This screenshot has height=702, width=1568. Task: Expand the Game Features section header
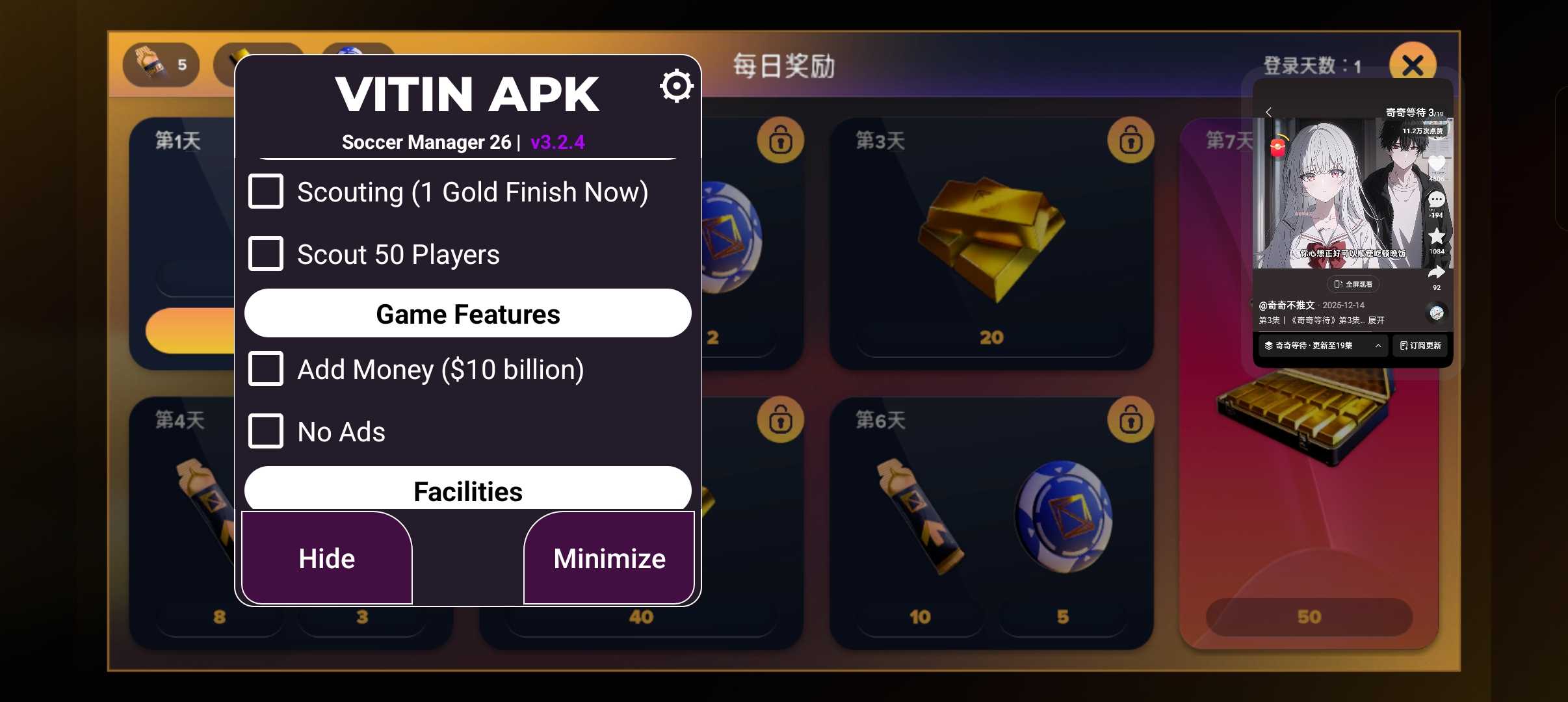click(x=467, y=314)
